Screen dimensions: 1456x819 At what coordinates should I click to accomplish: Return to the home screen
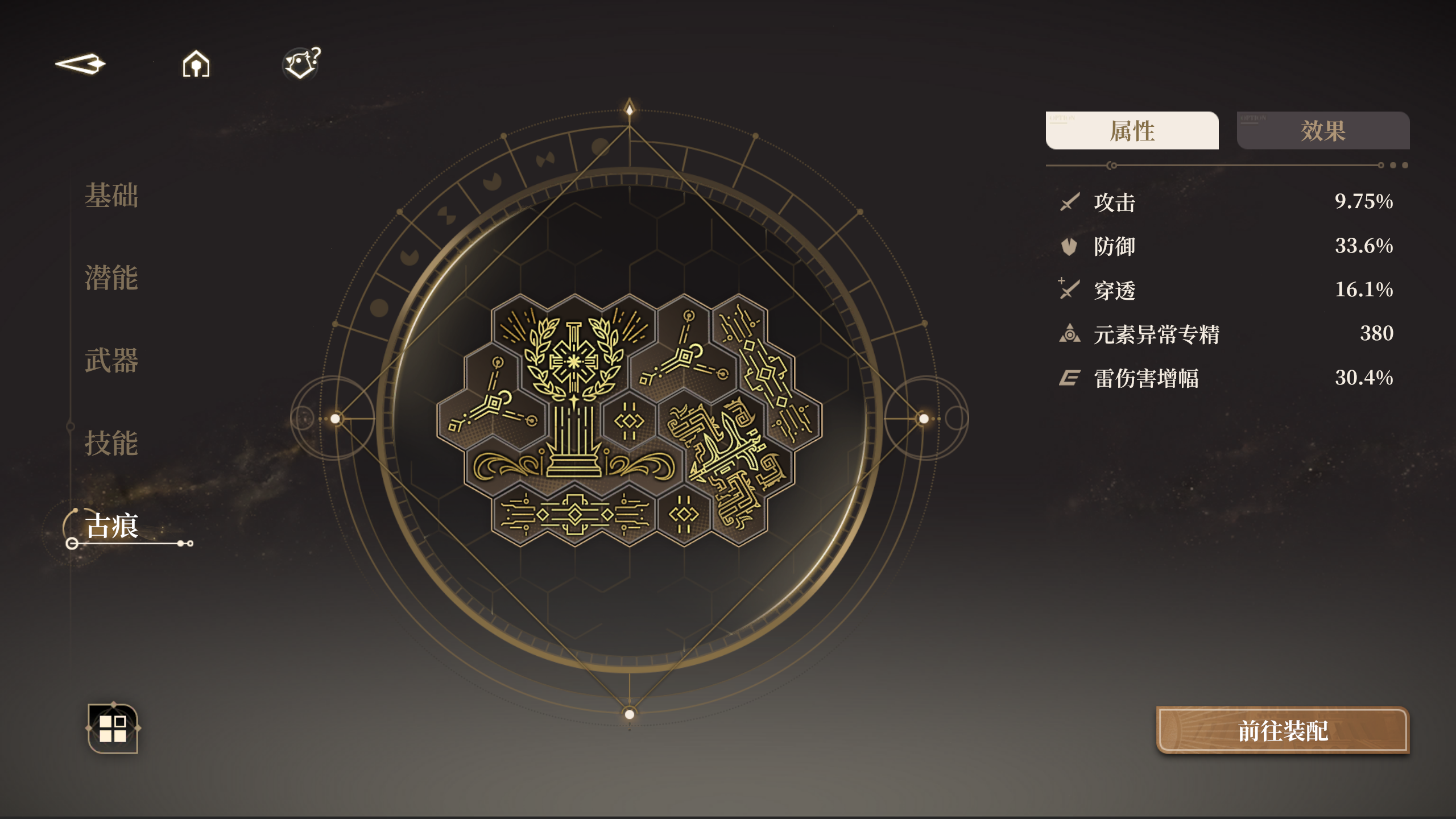point(196,64)
